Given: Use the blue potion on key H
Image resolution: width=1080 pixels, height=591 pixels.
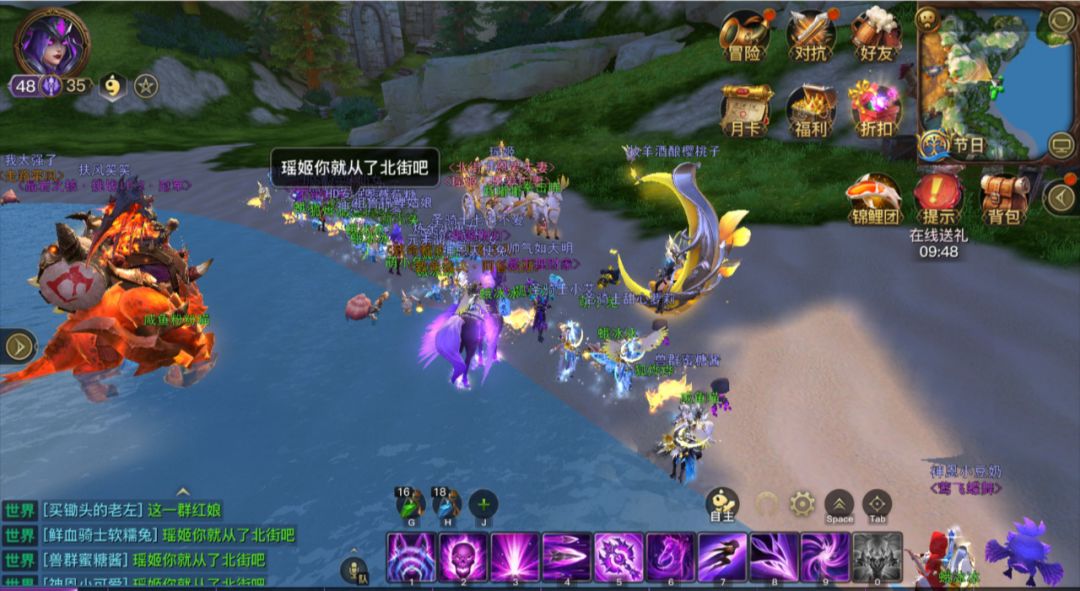Looking at the screenshot, I should point(445,504).
